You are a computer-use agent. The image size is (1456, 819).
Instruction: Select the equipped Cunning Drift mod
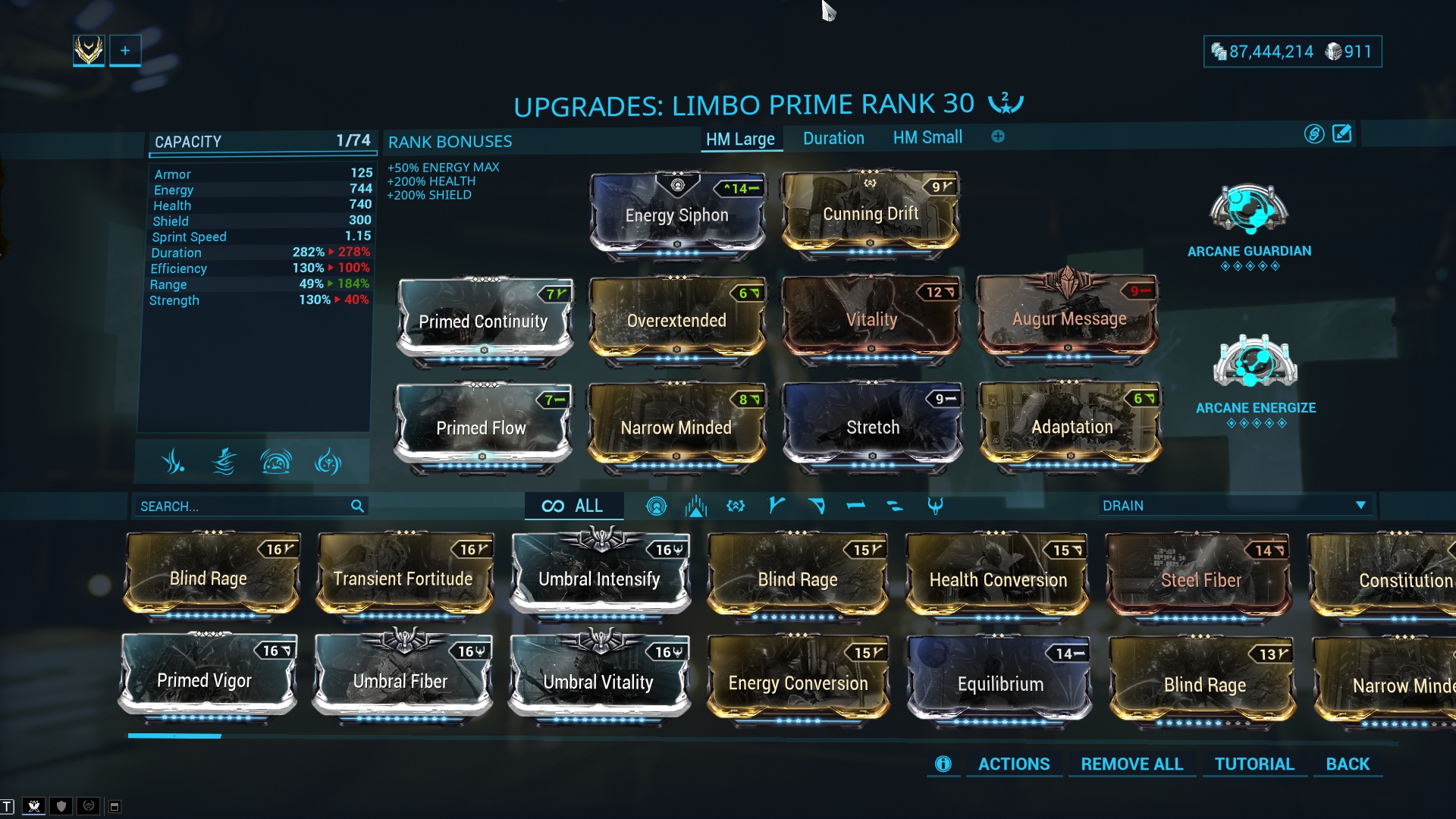[x=871, y=214]
